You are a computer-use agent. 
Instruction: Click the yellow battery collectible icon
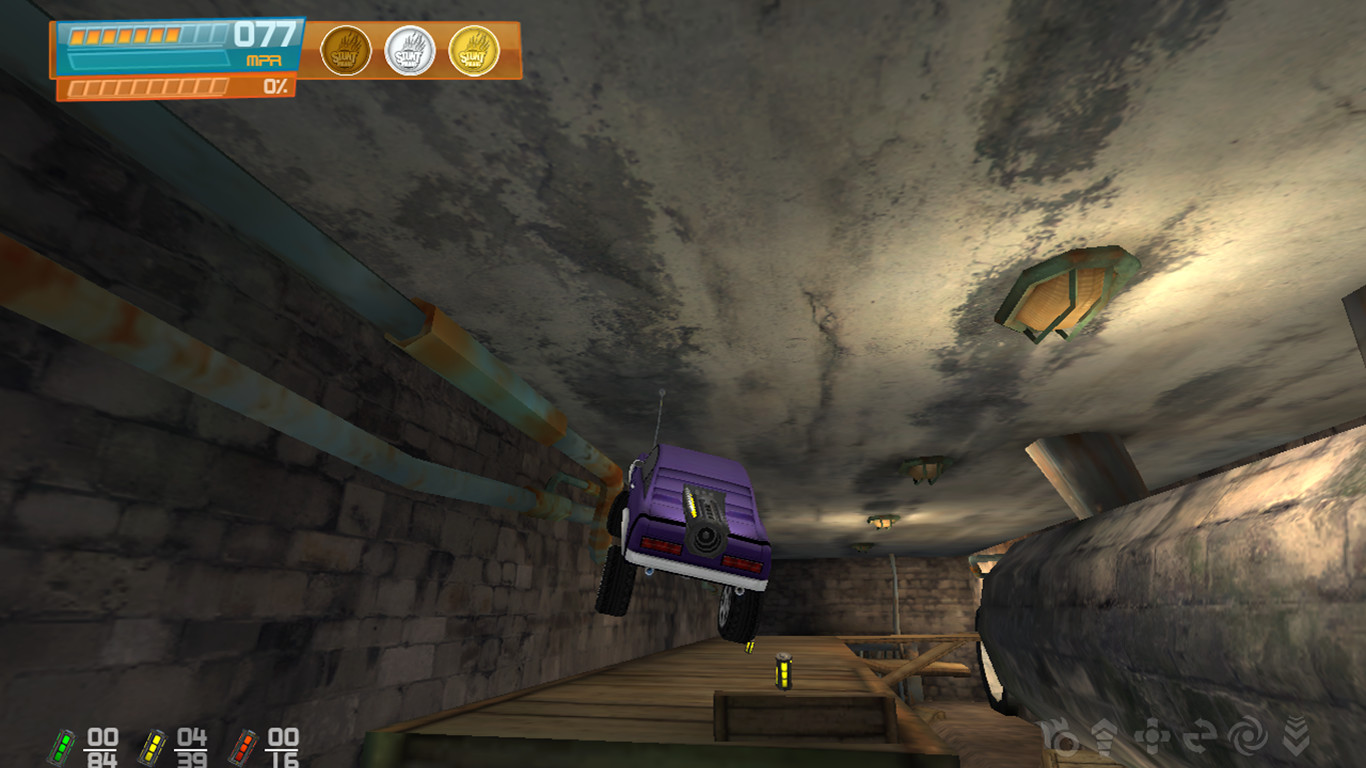tap(153, 747)
